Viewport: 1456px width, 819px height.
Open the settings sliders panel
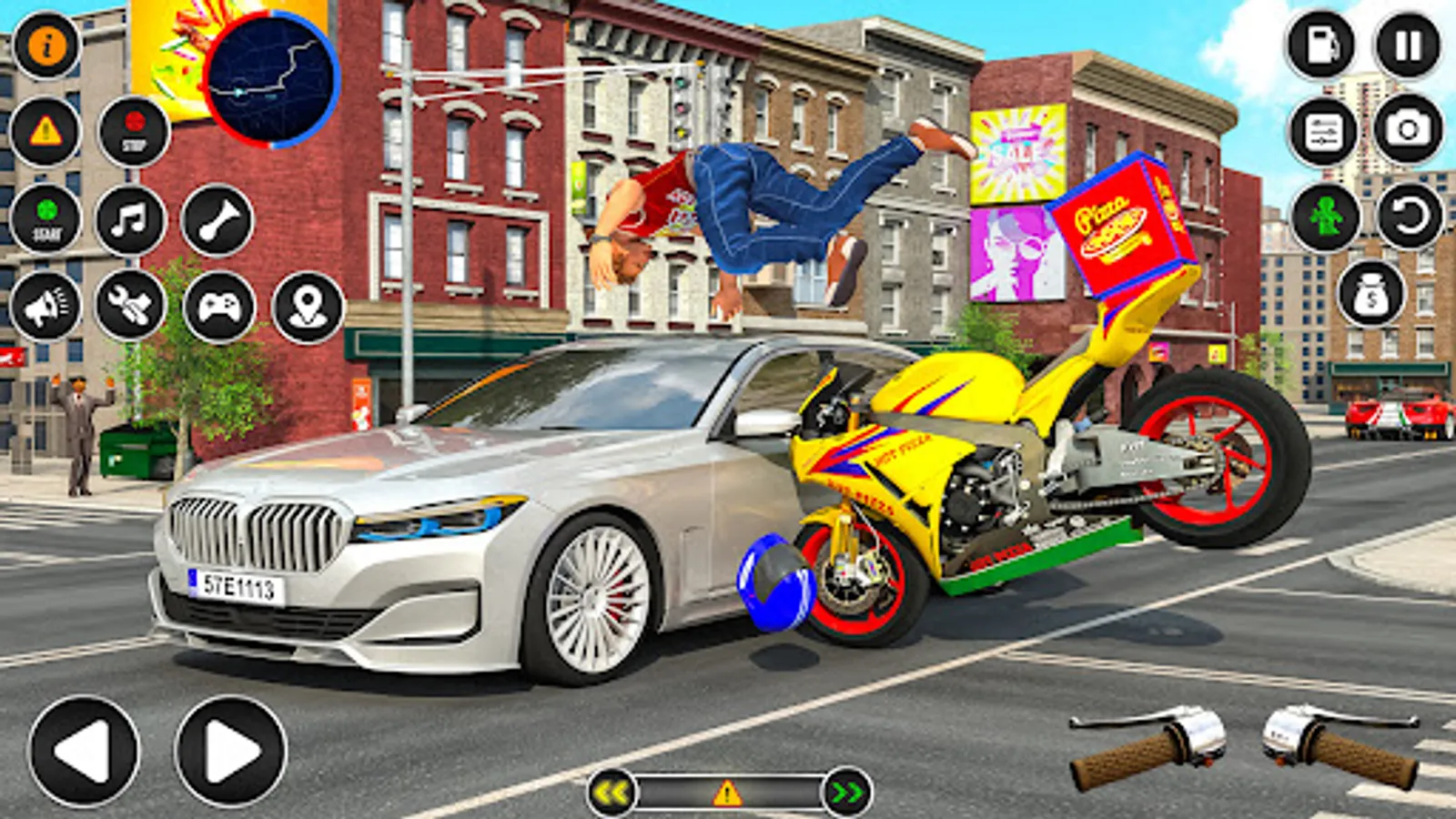coord(1324,132)
